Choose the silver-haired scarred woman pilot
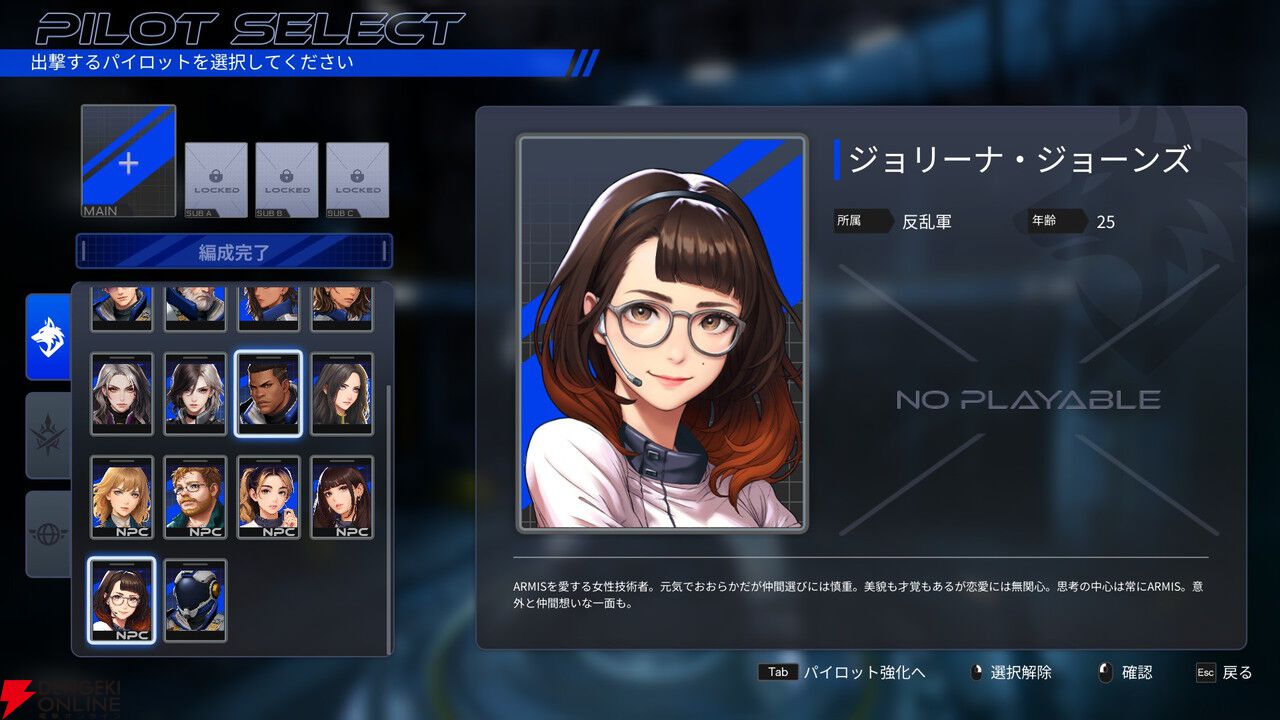 click(x=122, y=394)
